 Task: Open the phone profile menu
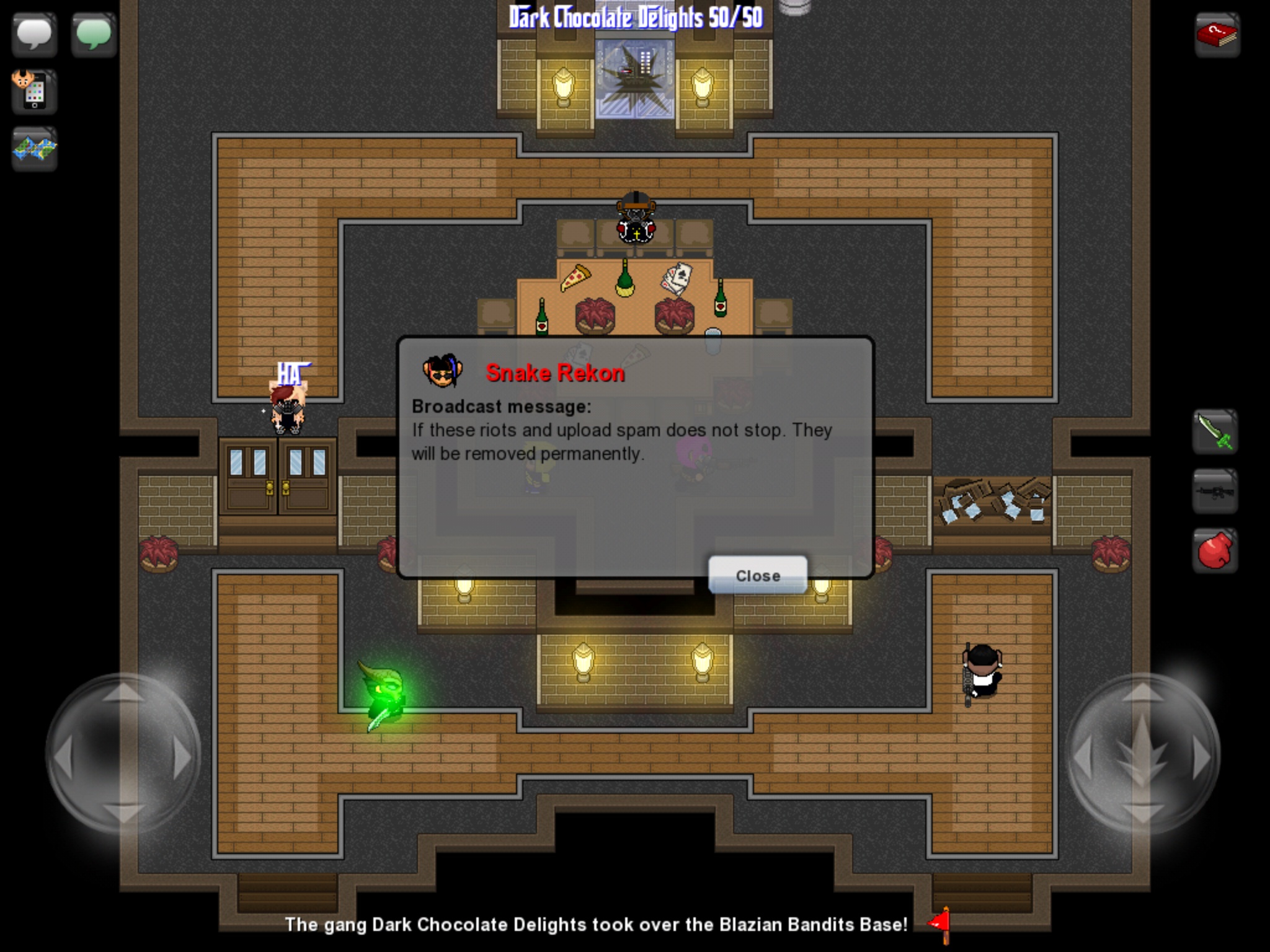34,92
